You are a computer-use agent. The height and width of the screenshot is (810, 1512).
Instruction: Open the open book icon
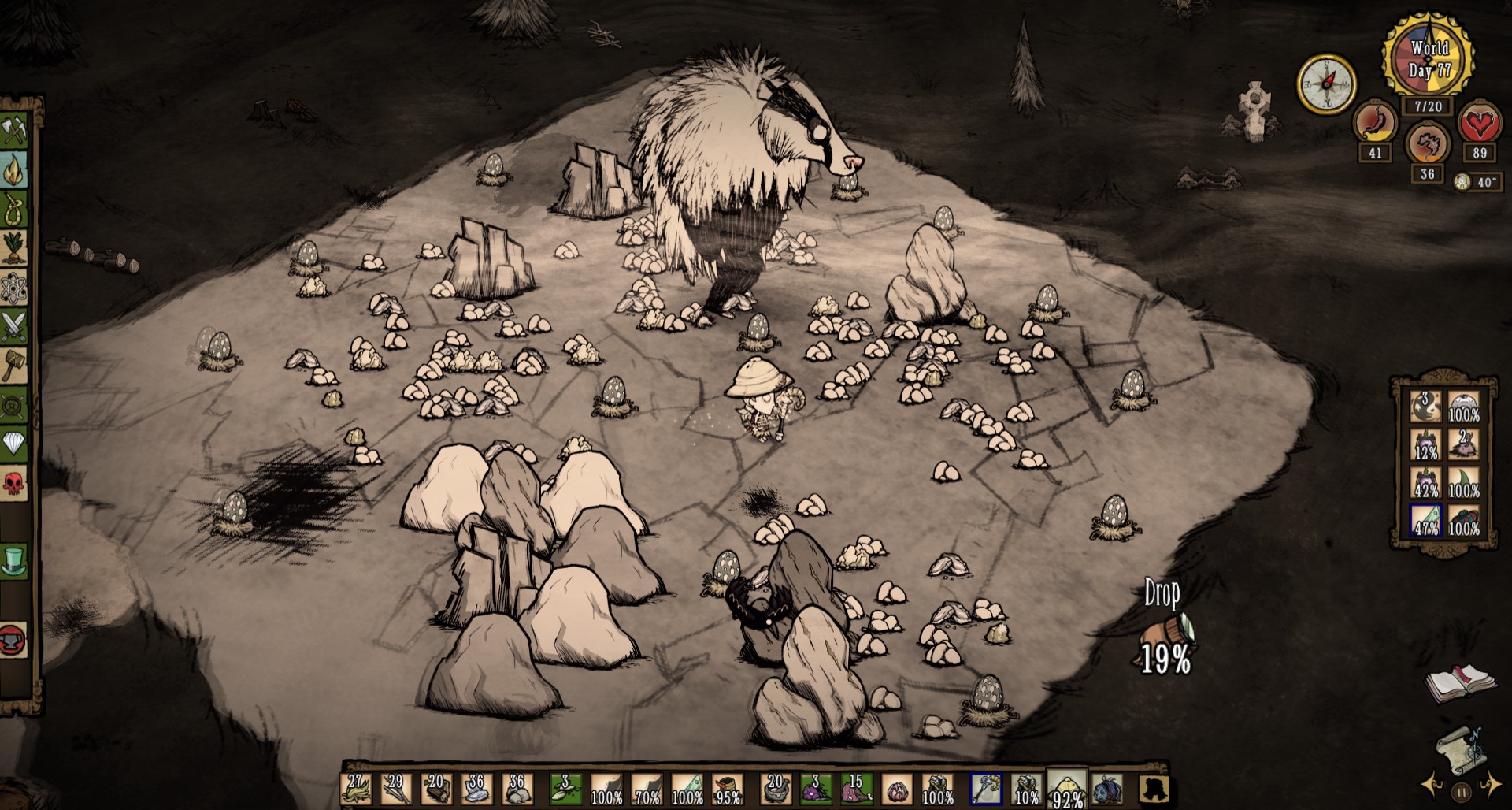click(x=1459, y=682)
